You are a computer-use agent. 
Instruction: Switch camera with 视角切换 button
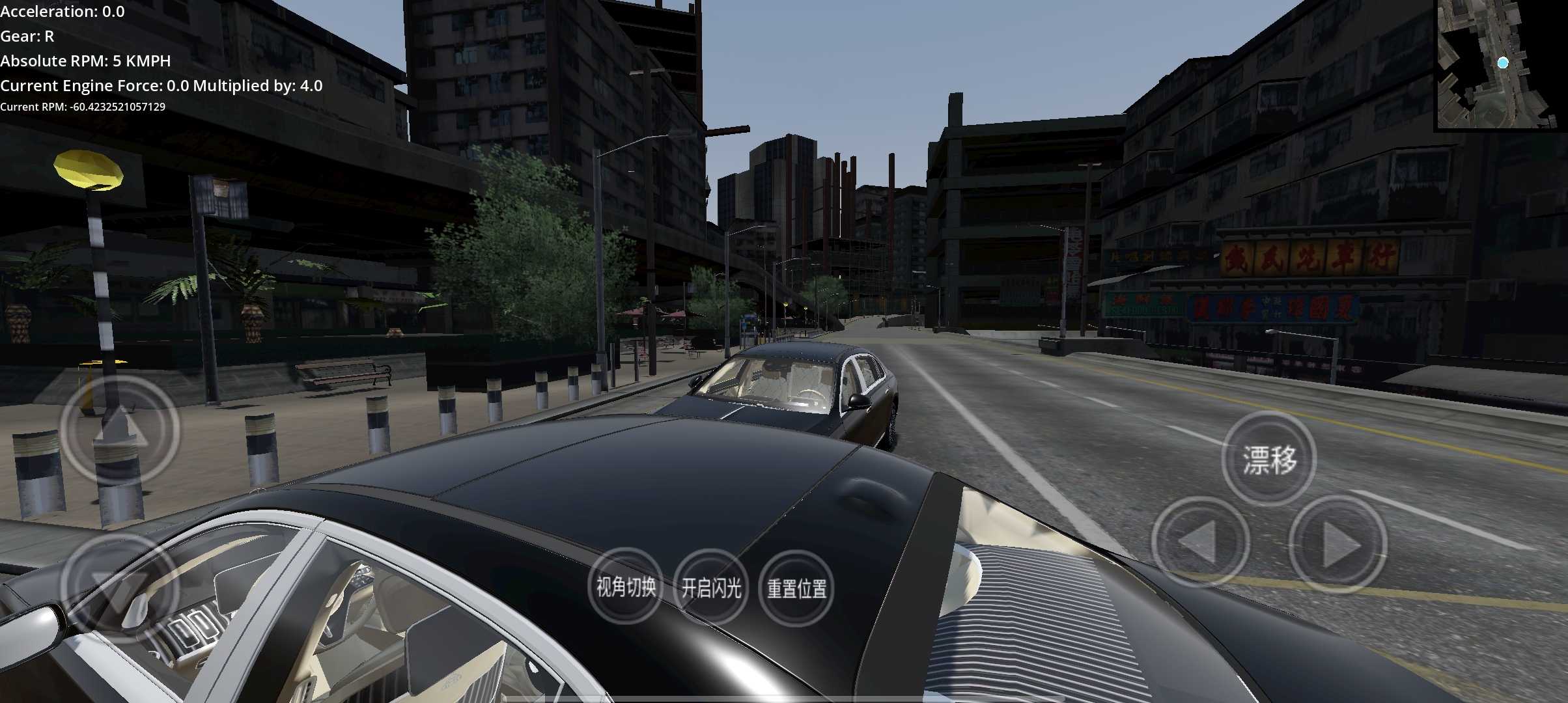[626, 587]
